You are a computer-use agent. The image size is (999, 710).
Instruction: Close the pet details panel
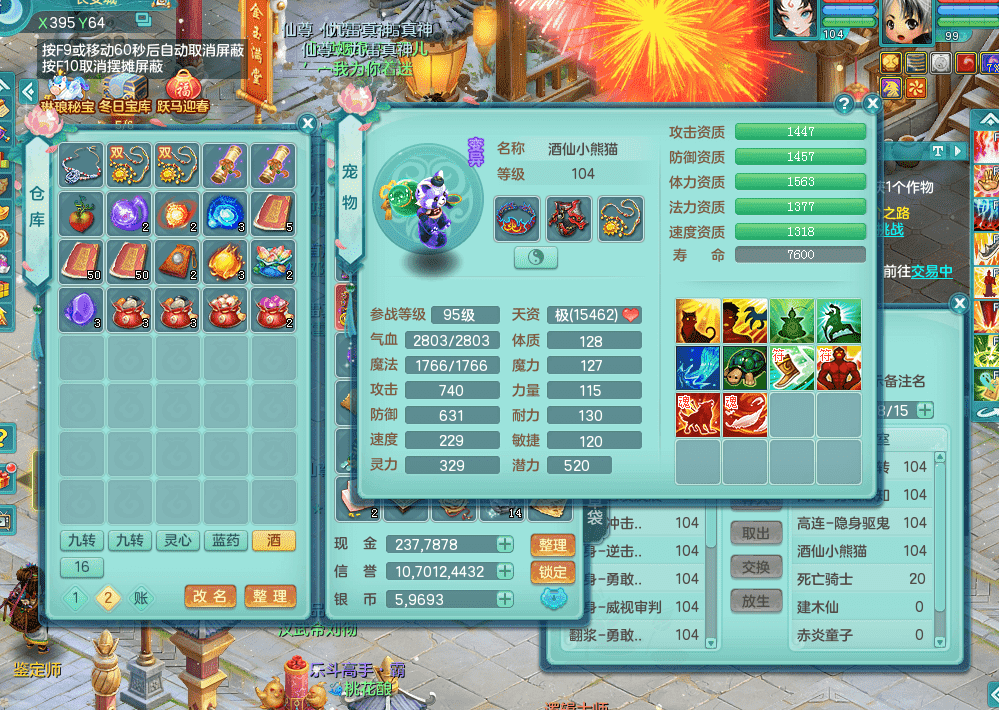click(x=872, y=103)
